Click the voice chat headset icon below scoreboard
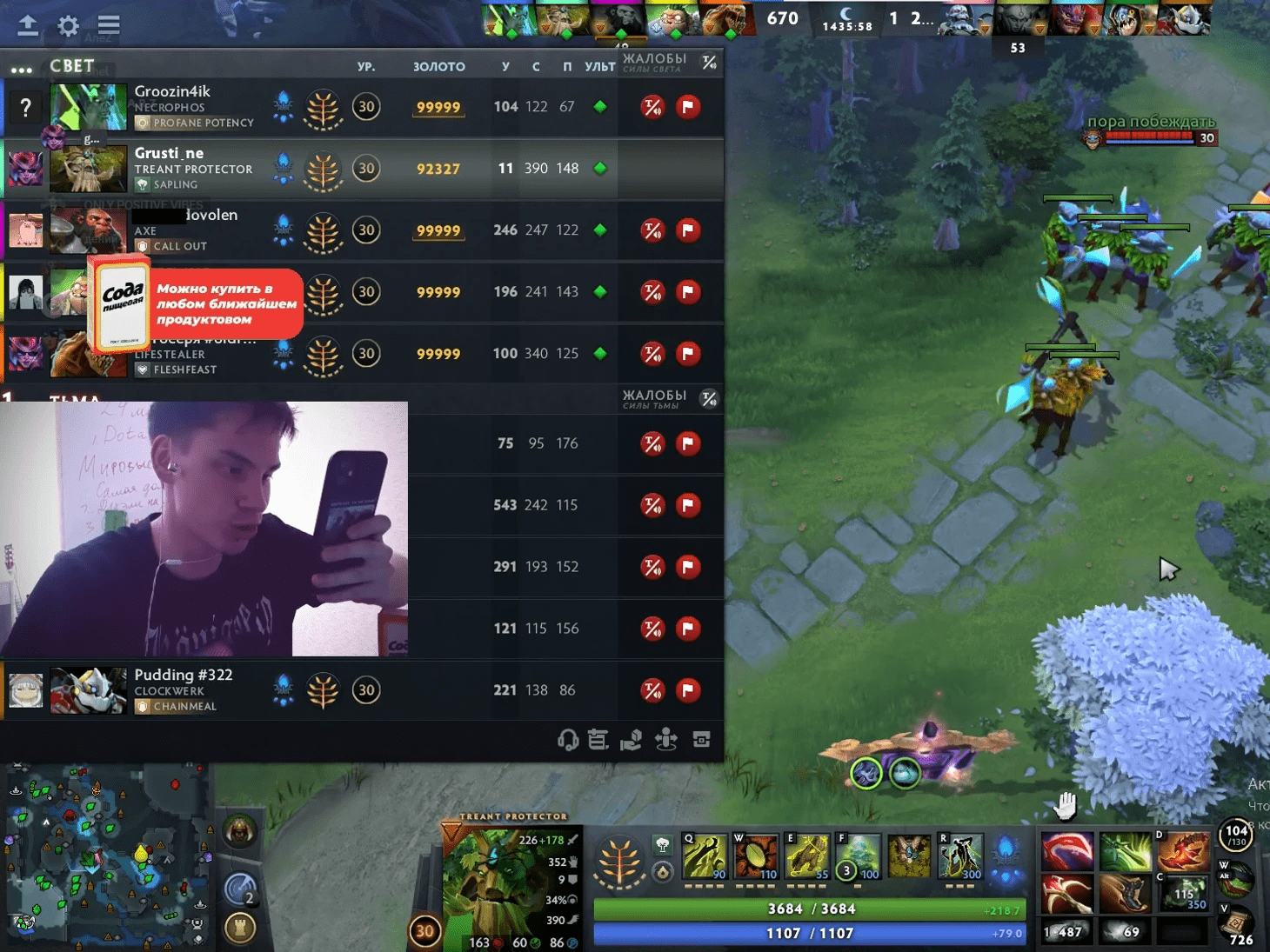This screenshot has width=1270, height=952. 567,740
